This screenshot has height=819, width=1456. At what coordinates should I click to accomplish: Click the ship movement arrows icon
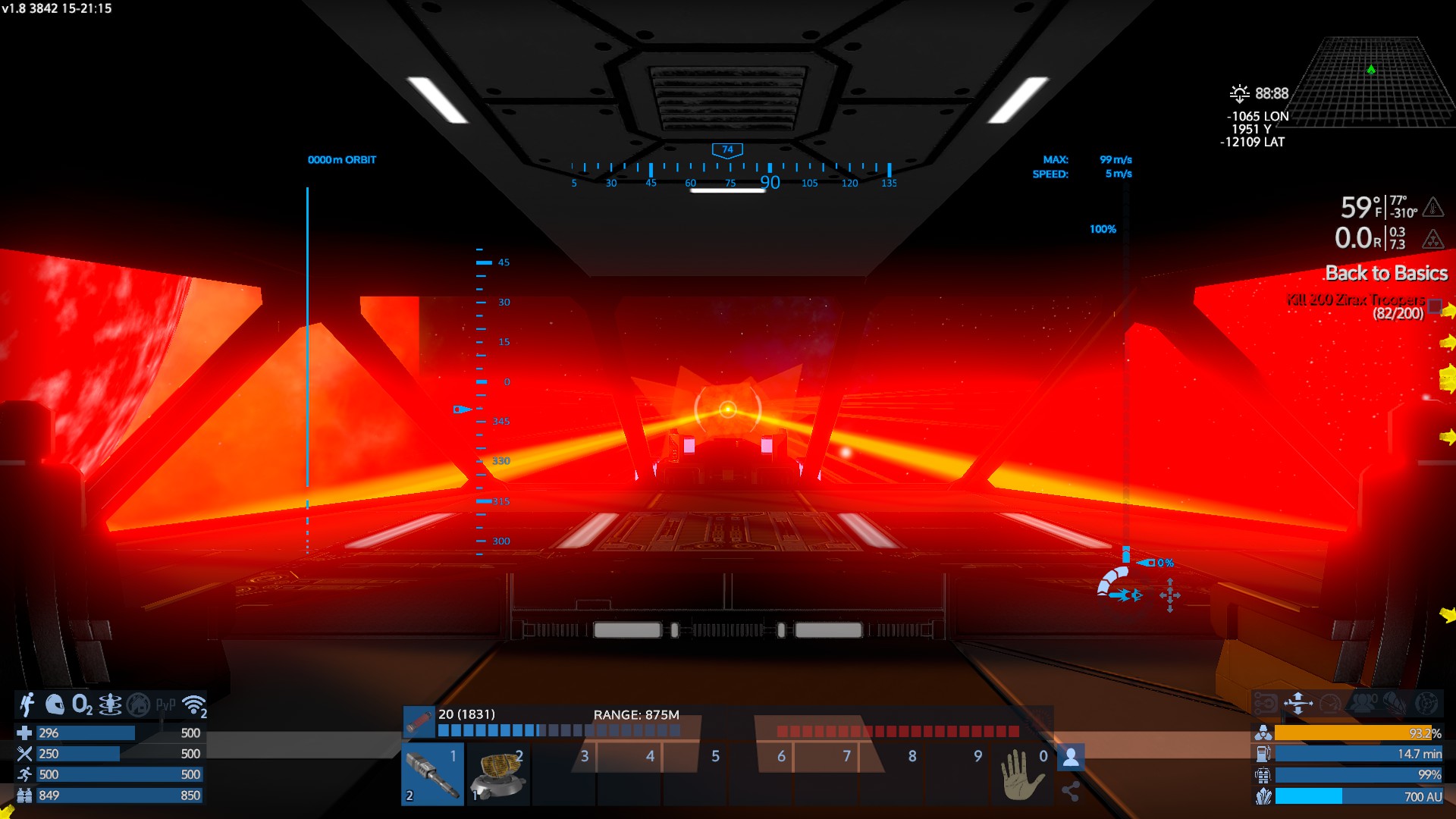(1298, 703)
